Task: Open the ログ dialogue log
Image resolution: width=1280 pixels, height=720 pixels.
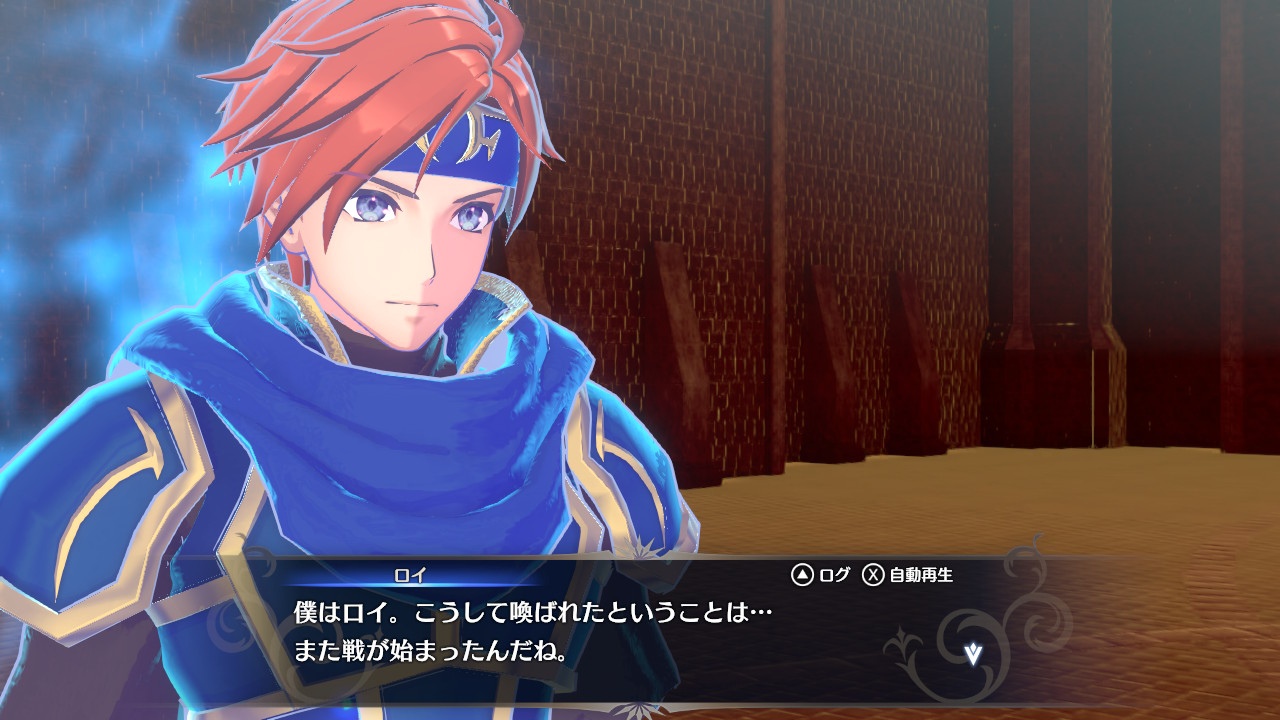Action: pyautogui.click(x=821, y=575)
